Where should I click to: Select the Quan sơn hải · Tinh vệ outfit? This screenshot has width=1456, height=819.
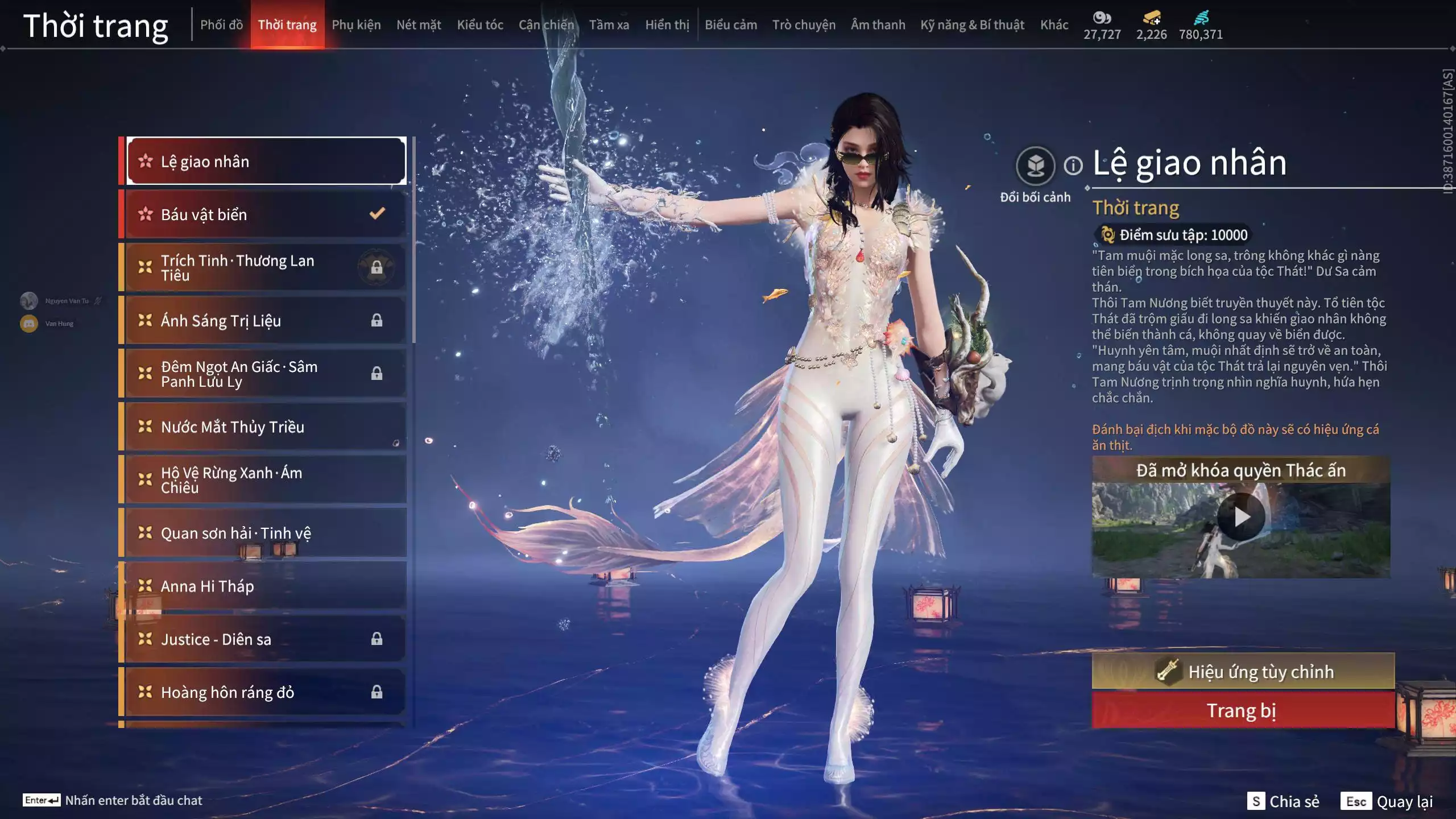265,533
